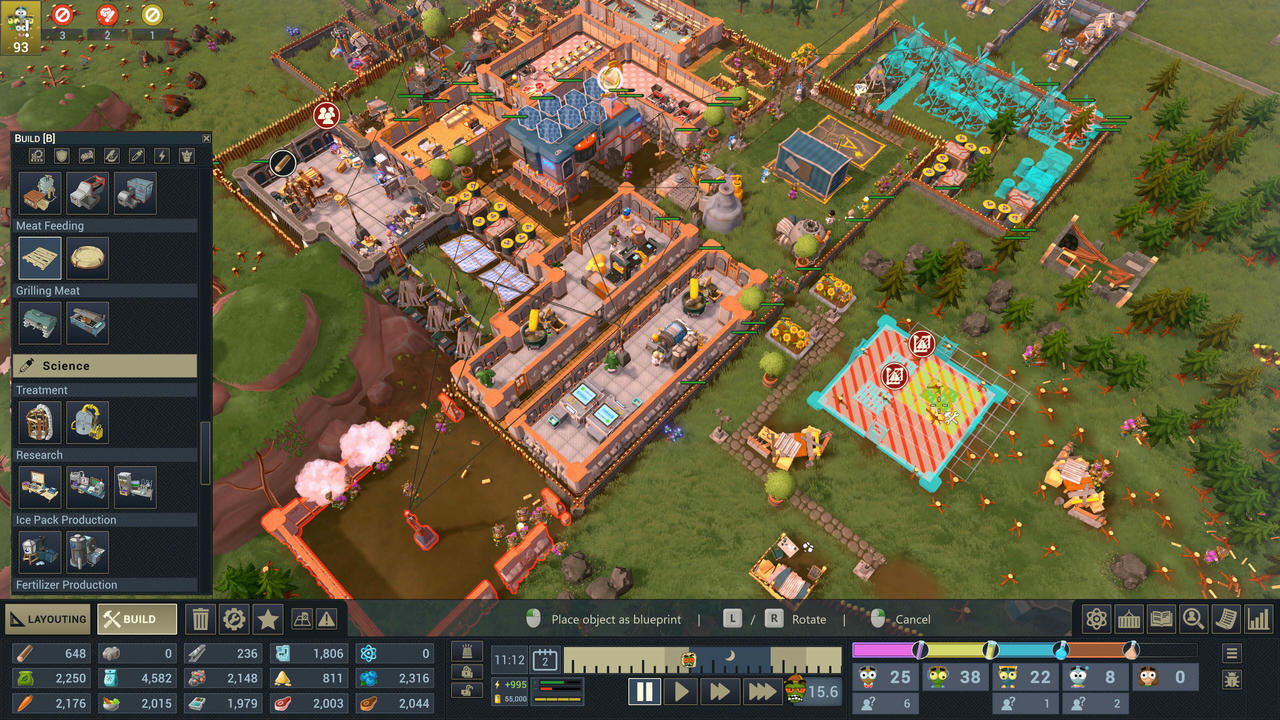Close the Build panel
Screen dimensions: 1280x720
(206, 138)
